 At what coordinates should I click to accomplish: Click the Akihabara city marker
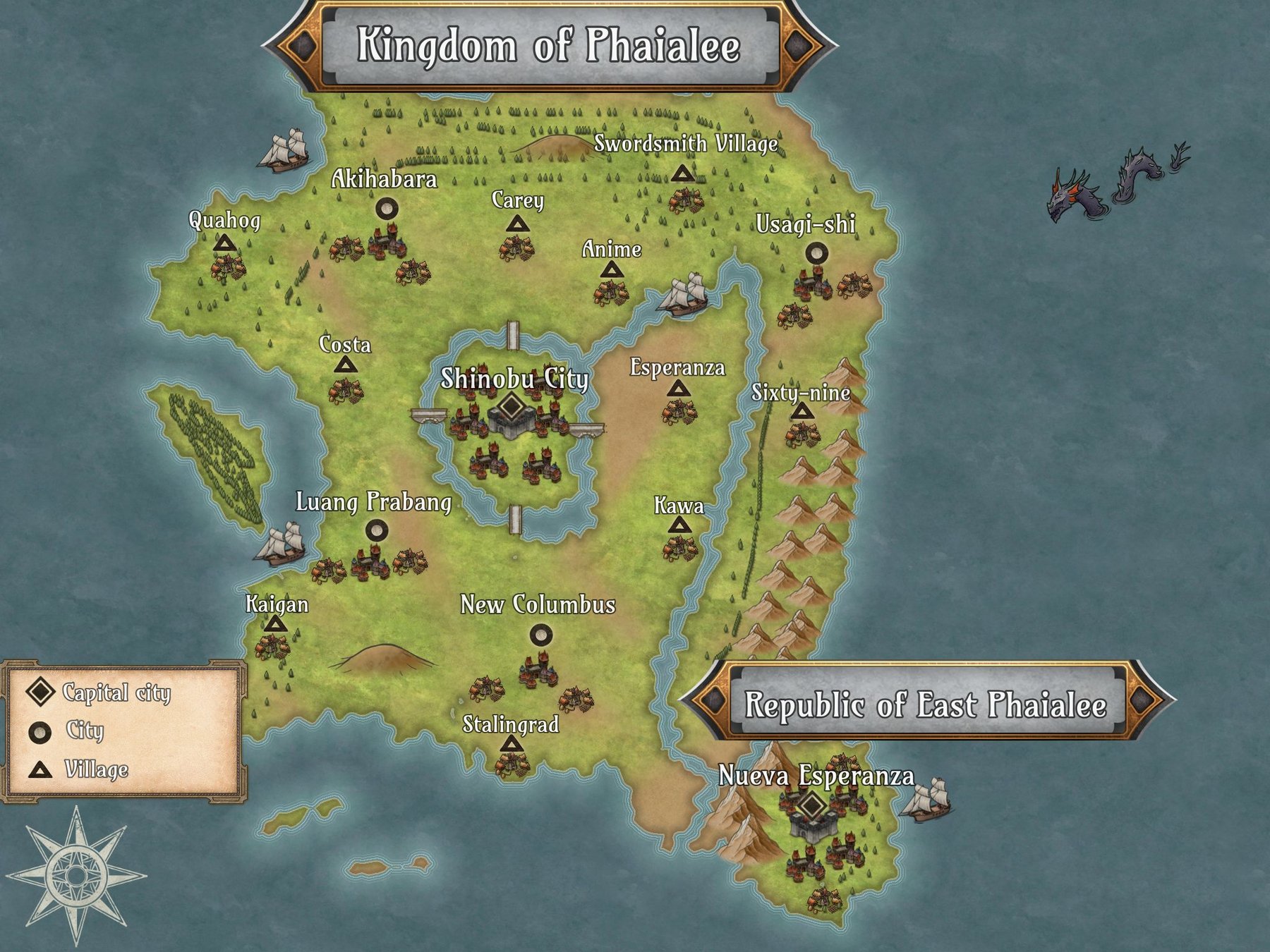[x=386, y=208]
